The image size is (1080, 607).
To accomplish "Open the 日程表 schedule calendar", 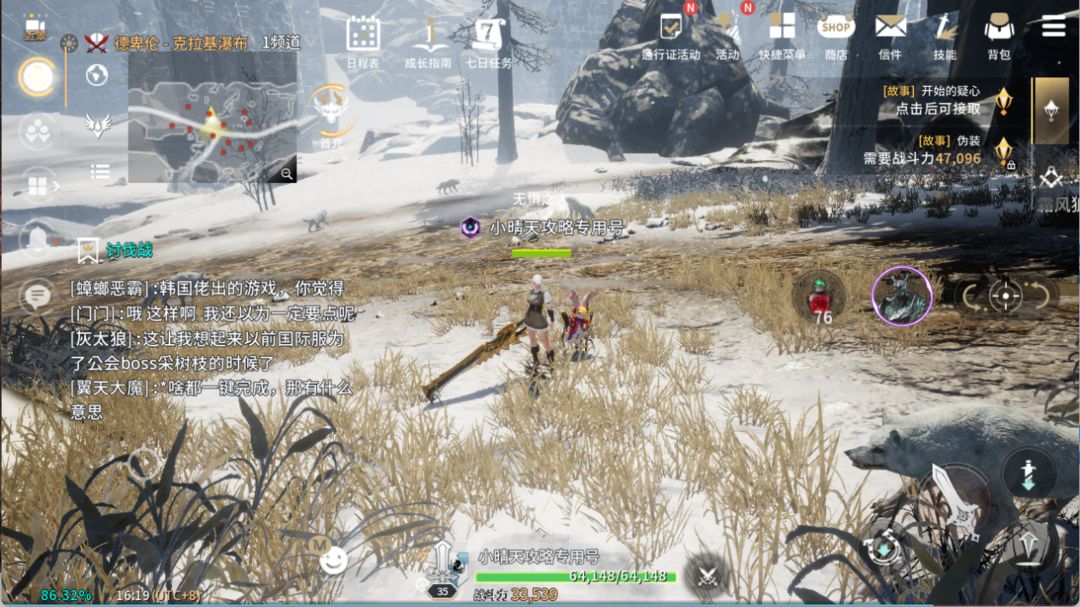I will coord(363,38).
